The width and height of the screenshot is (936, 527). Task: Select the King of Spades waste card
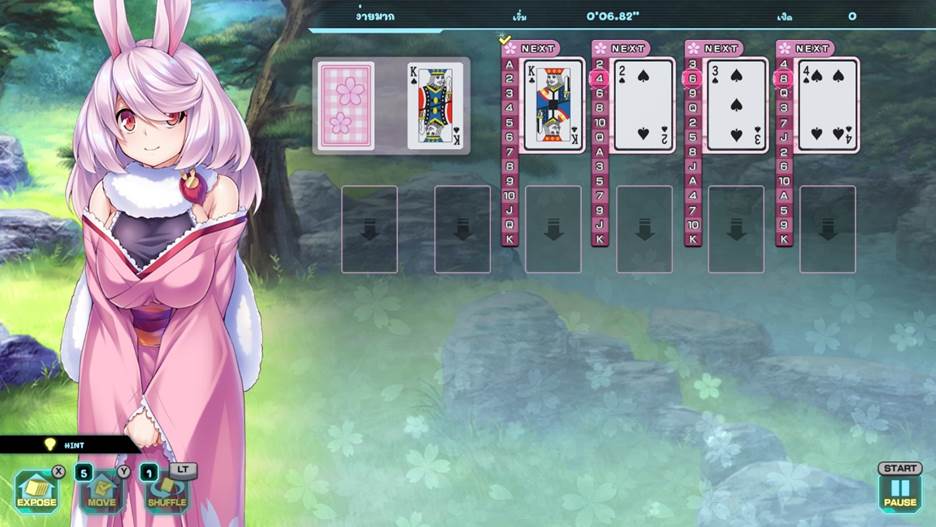click(435, 106)
